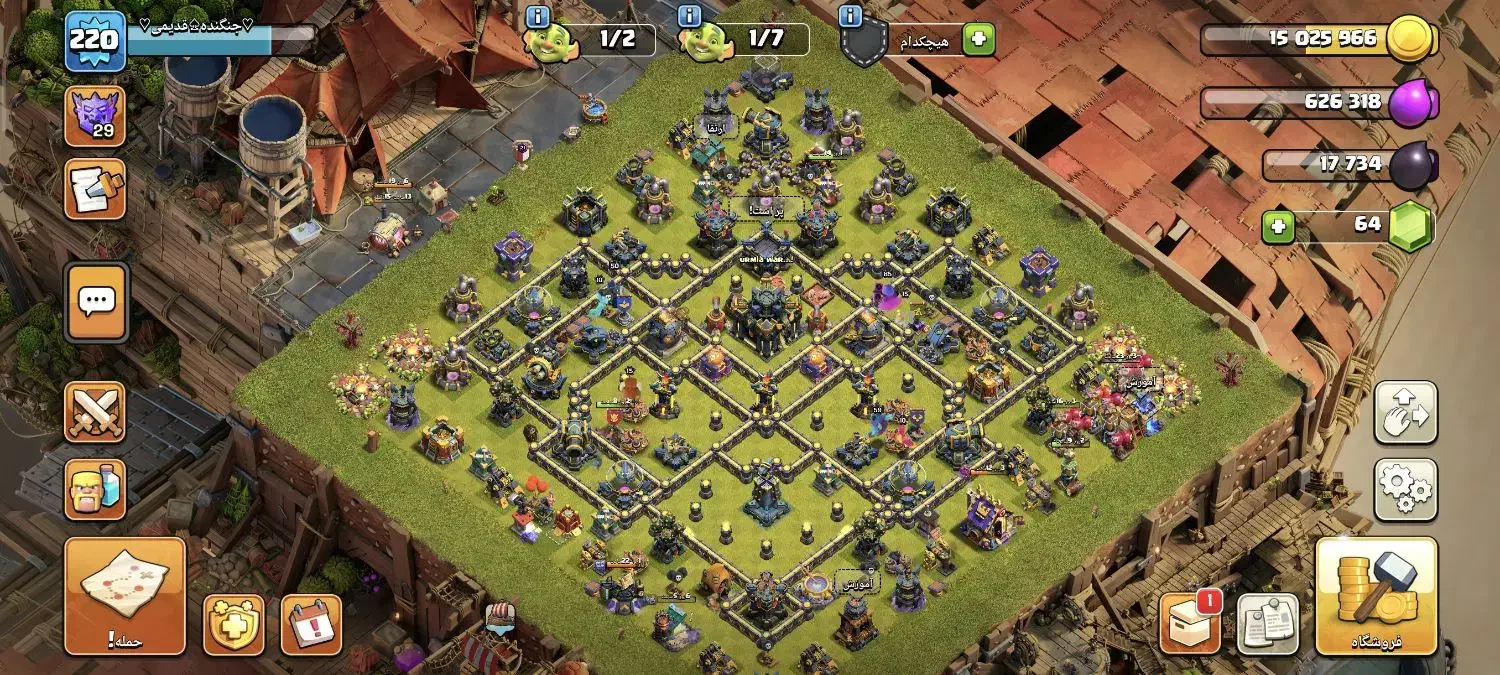Open the crossed swords clan war button
1500x675 pixels.
pyautogui.click(x=95, y=411)
